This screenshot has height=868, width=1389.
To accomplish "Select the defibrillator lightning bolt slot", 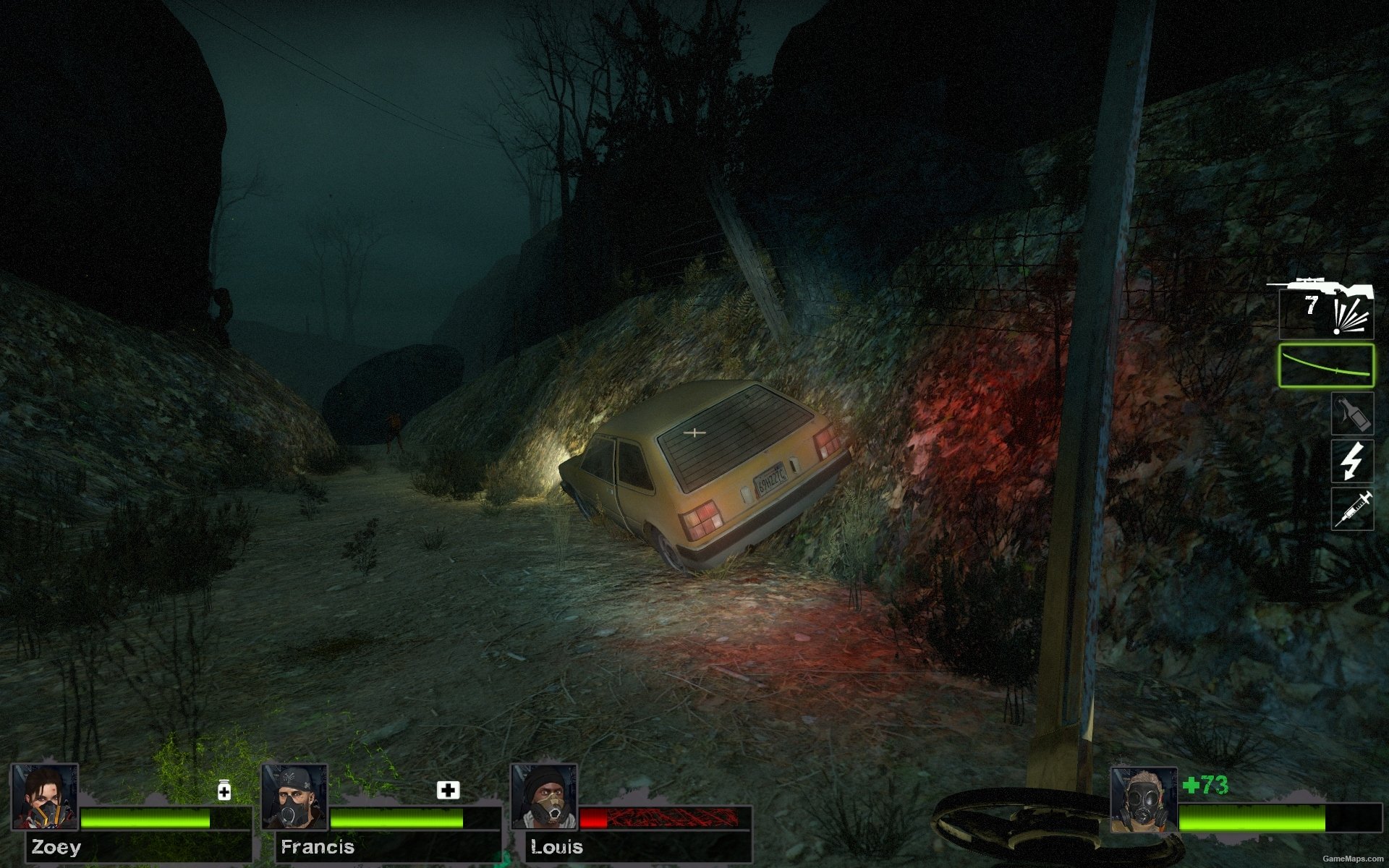I will (1352, 461).
